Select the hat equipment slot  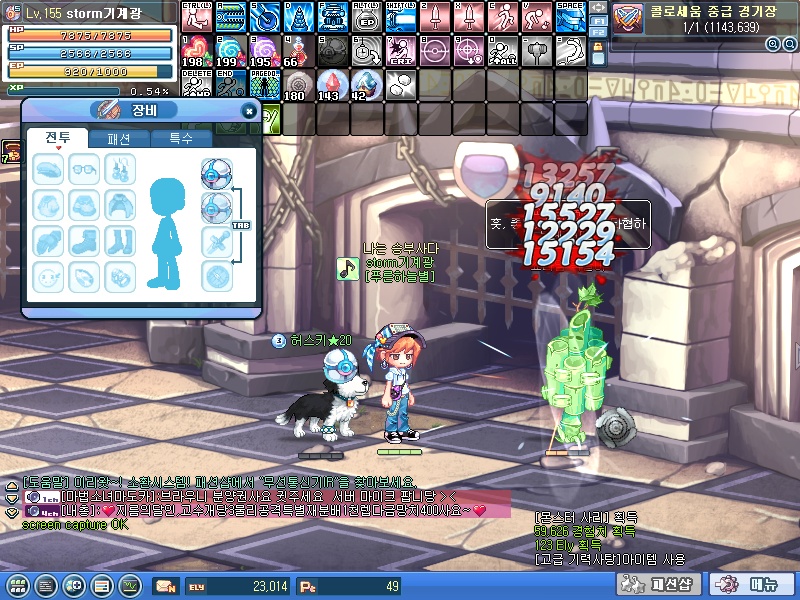[x=49, y=169]
